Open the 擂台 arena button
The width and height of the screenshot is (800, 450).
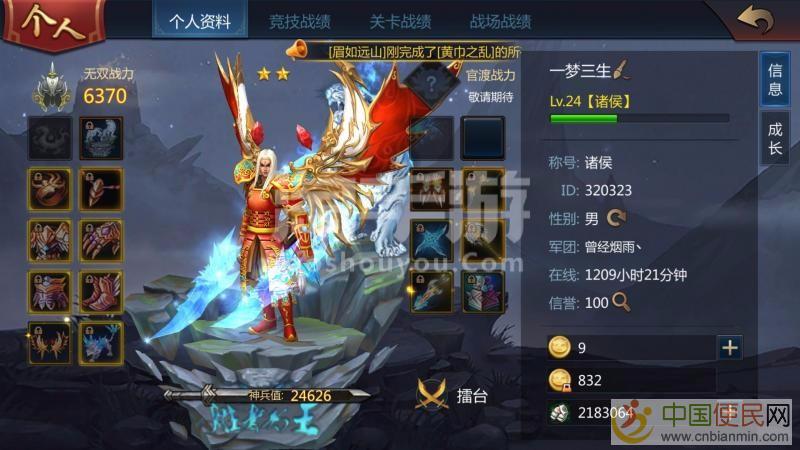(453, 396)
